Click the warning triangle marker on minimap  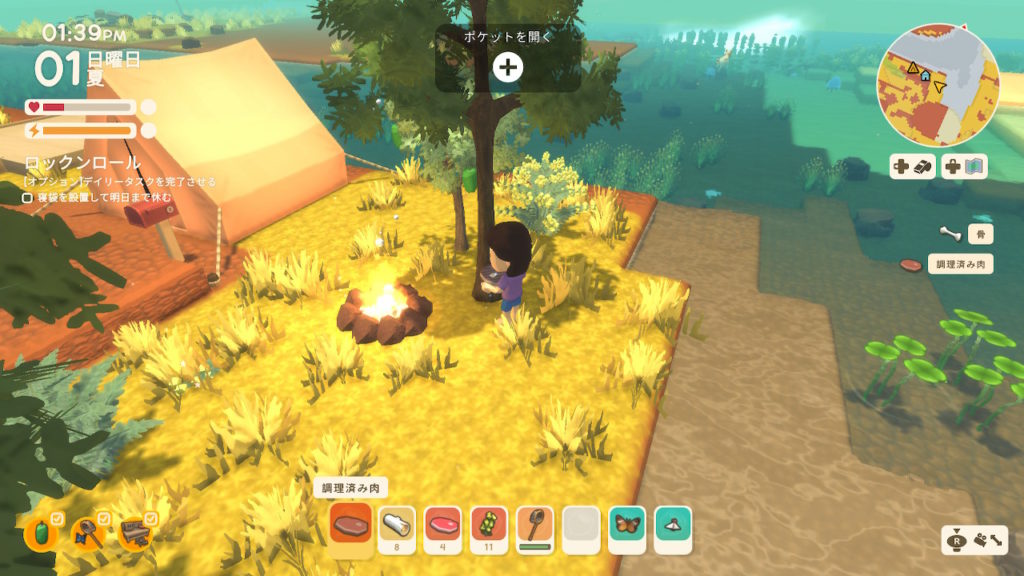(x=912, y=67)
